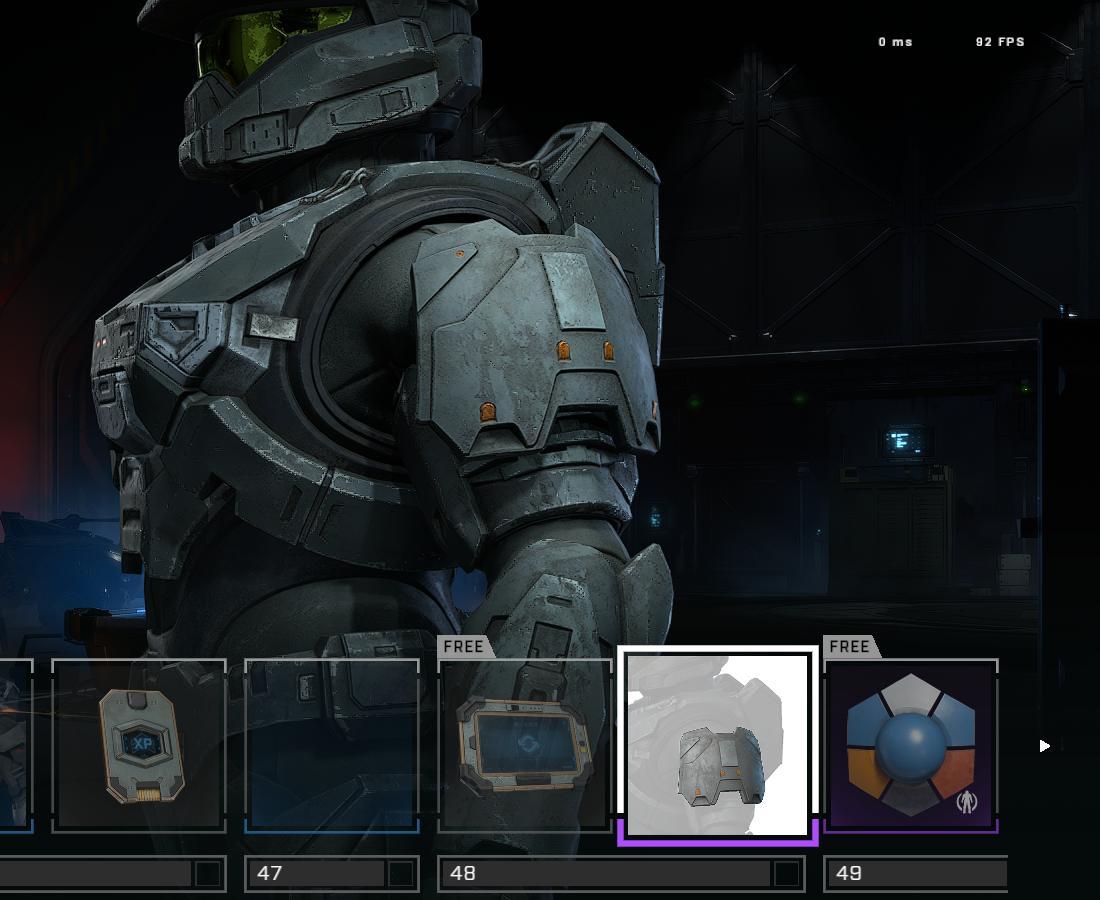Show next battle pass rewards with arrow
Viewport: 1100px width, 900px height.
pyautogui.click(x=1044, y=745)
